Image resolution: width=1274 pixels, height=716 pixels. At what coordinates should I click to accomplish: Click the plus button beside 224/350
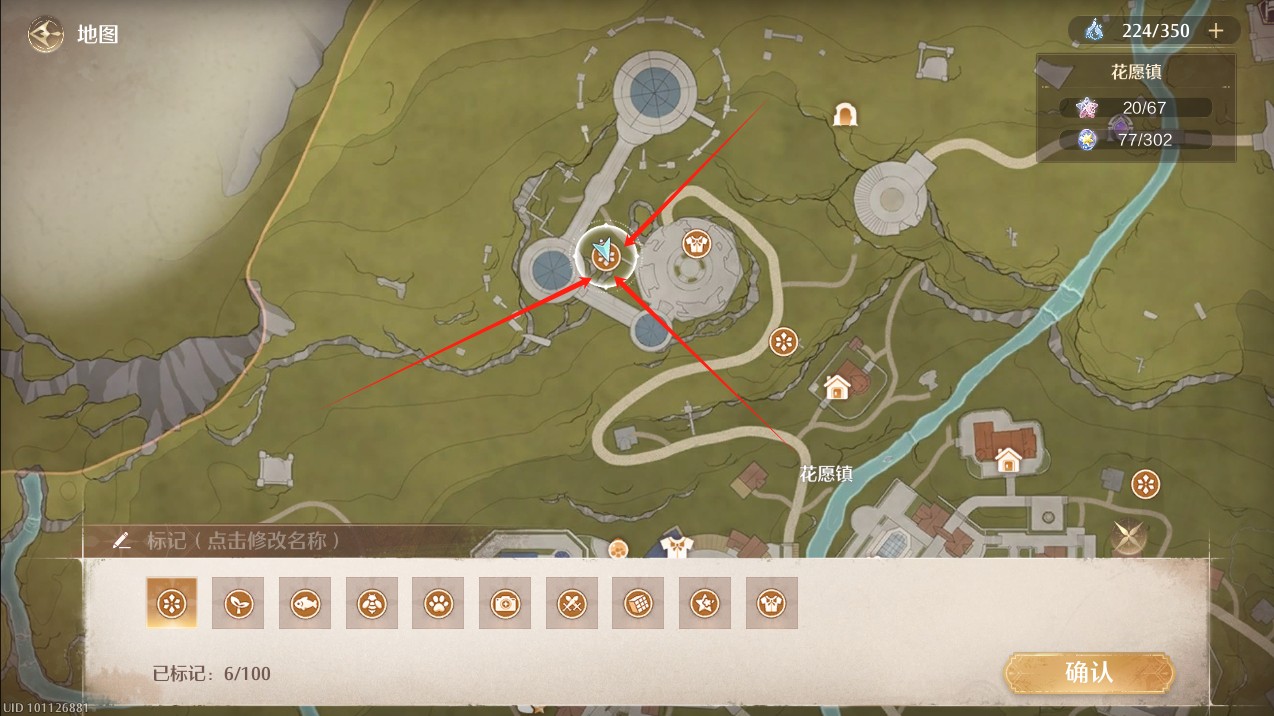tap(1216, 31)
